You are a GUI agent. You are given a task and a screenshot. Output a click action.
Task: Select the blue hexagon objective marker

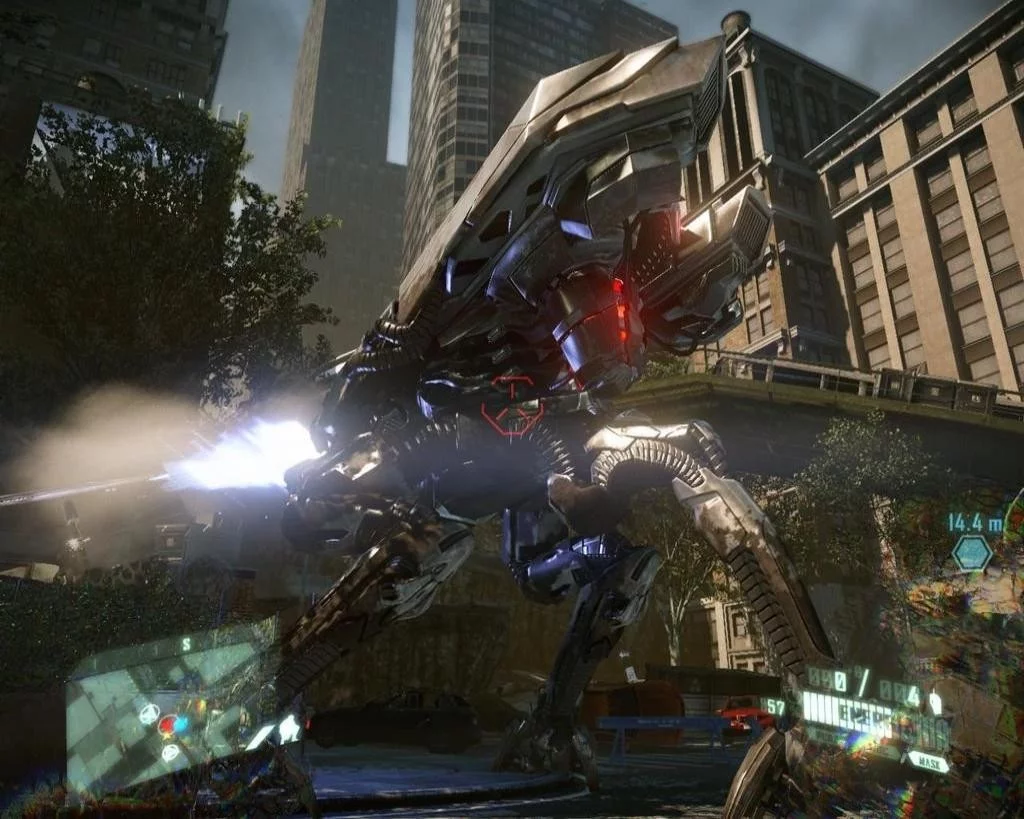(x=972, y=553)
